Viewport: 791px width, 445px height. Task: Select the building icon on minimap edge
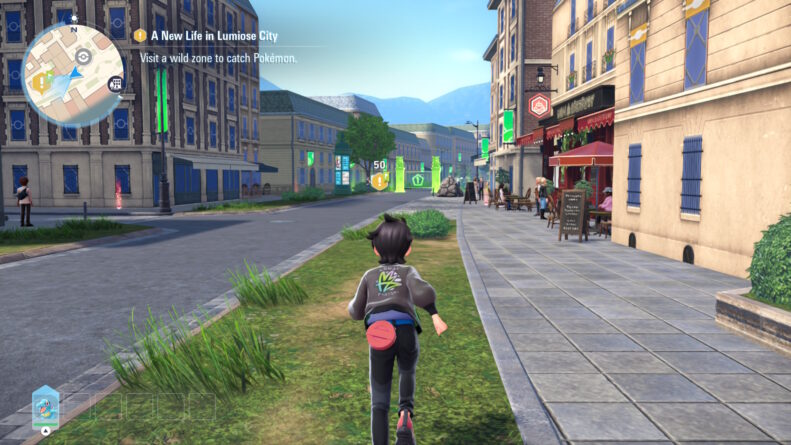click(x=116, y=83)
